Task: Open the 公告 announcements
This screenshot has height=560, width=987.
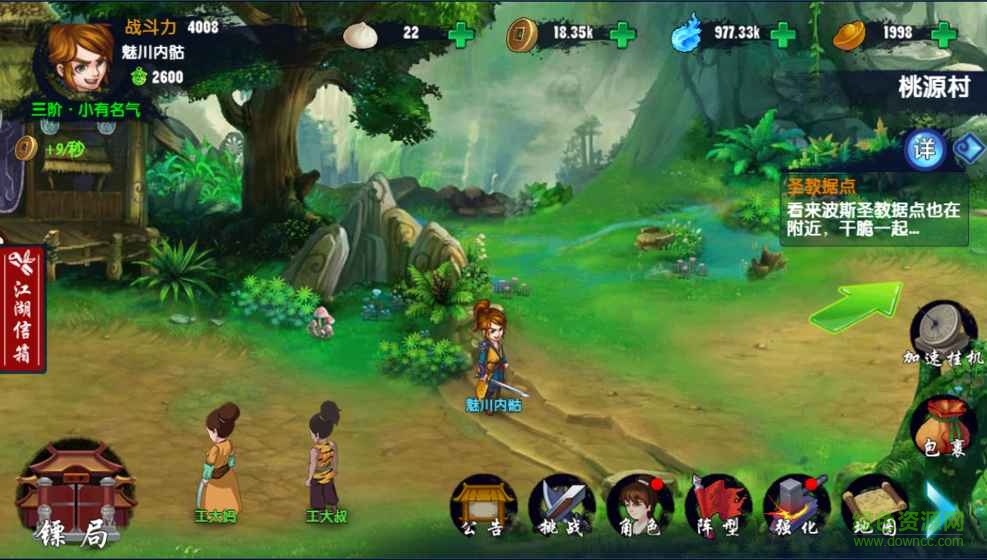Action: [x=482, y=505]
